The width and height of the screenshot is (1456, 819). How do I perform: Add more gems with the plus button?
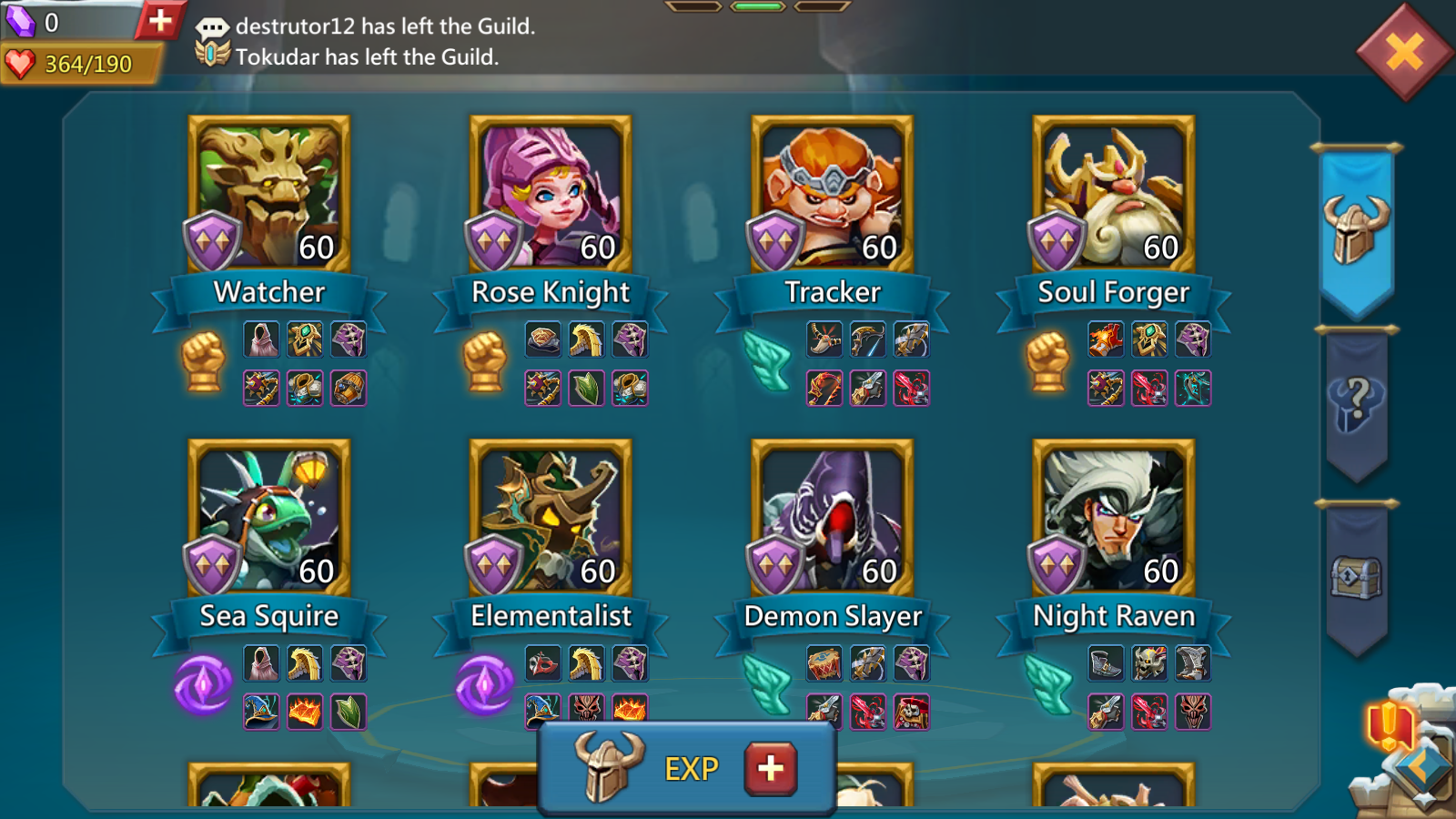160,20
